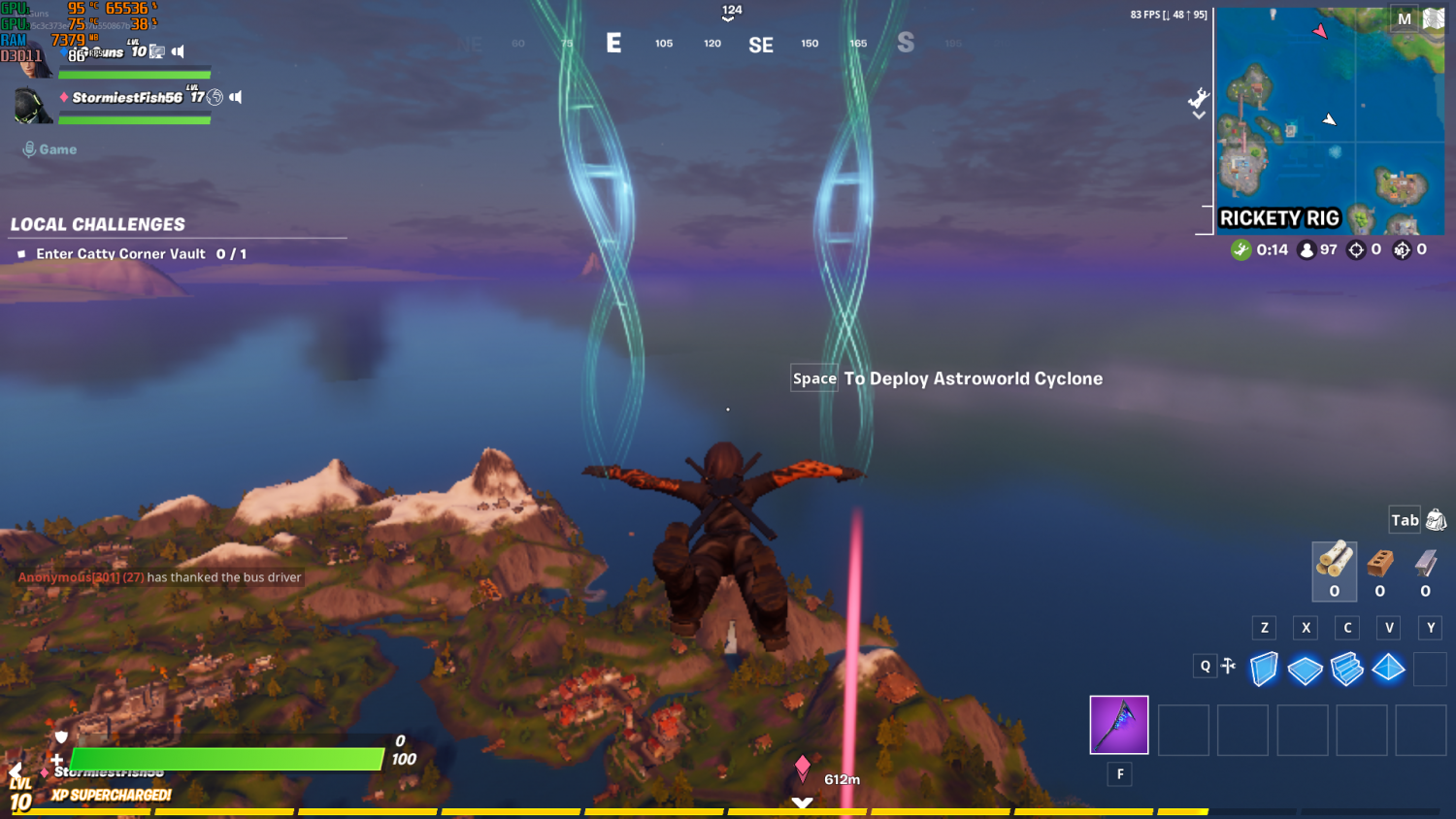Screen dimensions: 1456x819
Task: Open the Rickety Rig minimap
Action: [x=1329, y=120]
